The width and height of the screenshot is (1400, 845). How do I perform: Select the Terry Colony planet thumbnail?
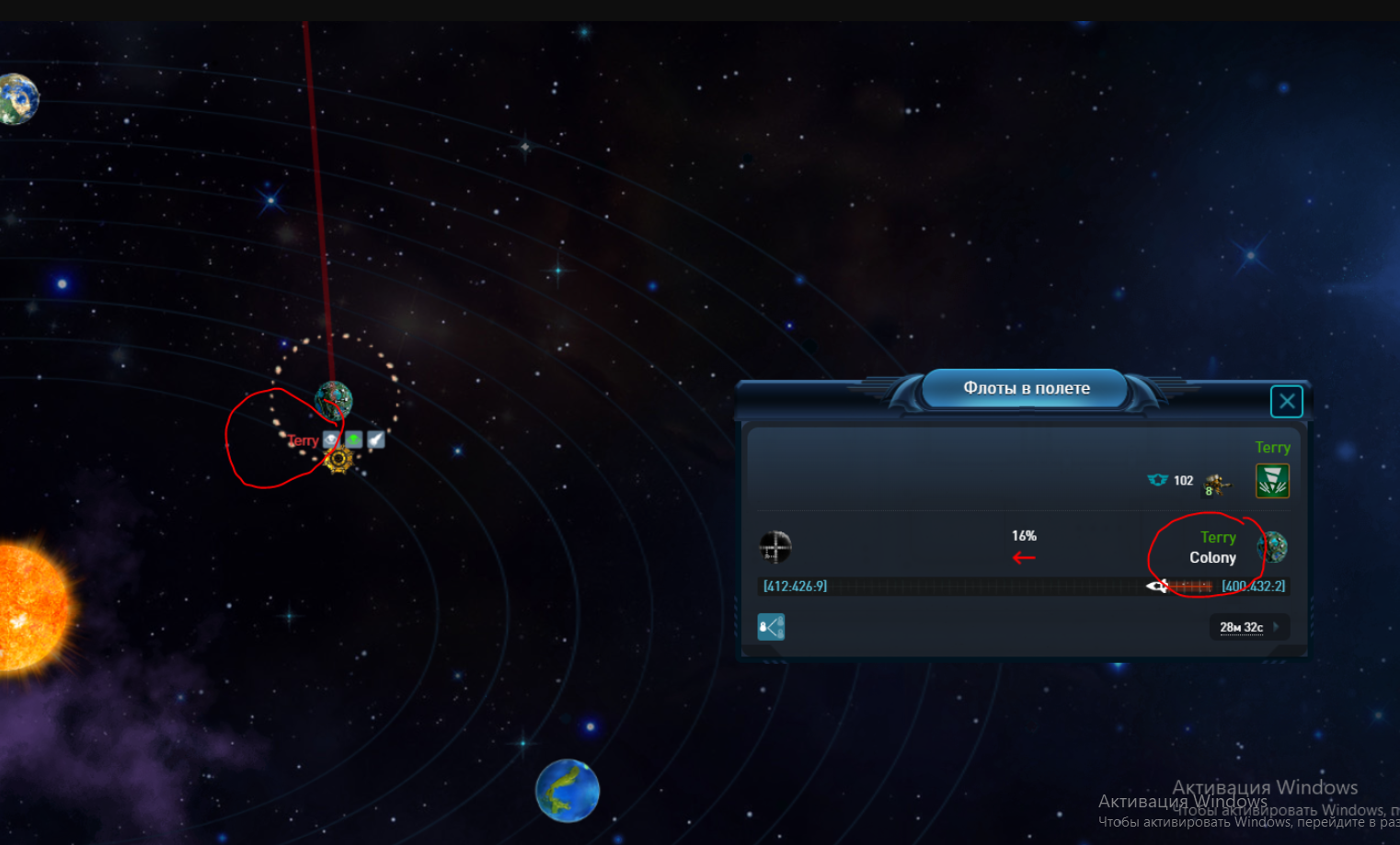click(1272, 547)
